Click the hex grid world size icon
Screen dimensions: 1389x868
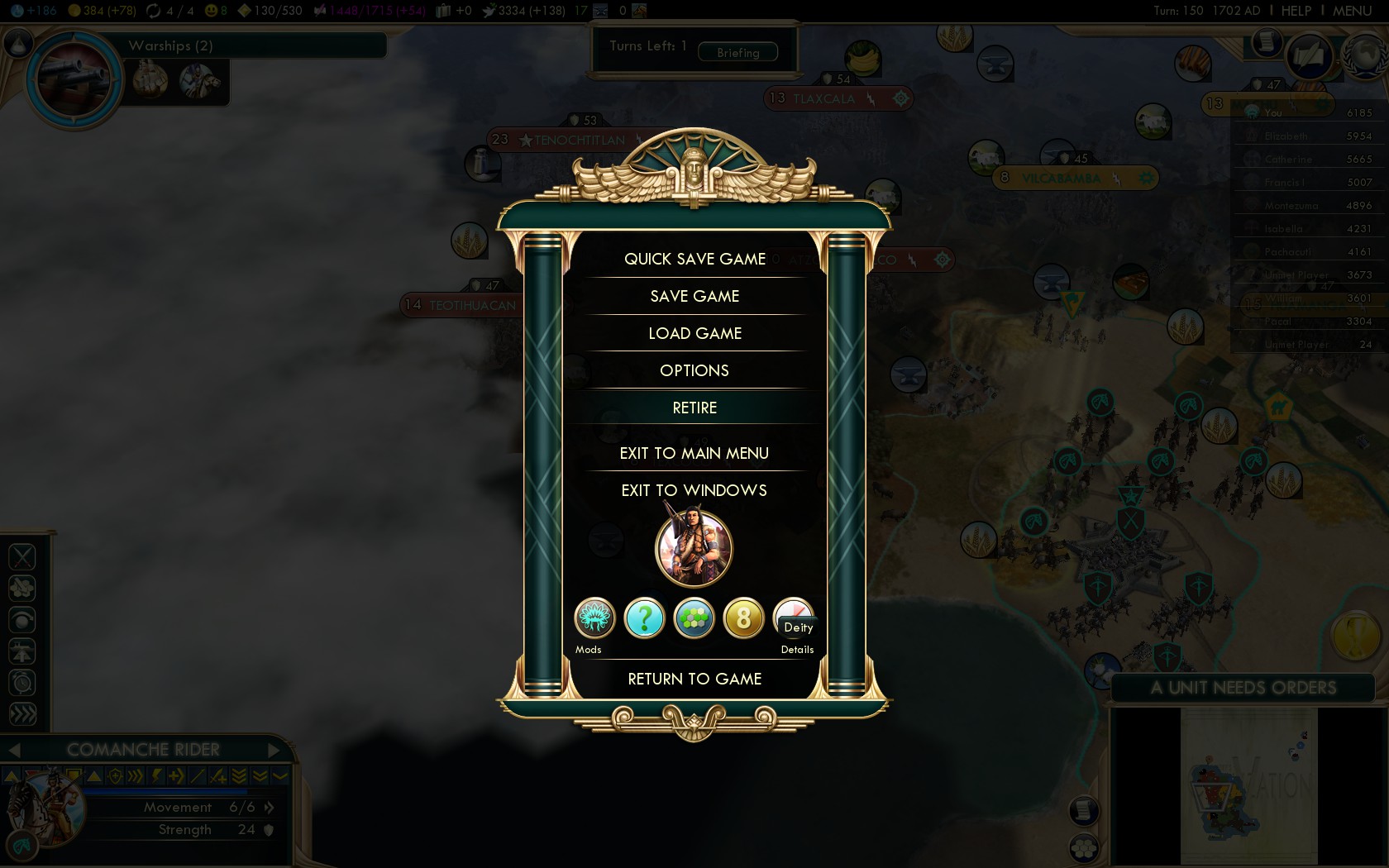click(x=694, y=618)
